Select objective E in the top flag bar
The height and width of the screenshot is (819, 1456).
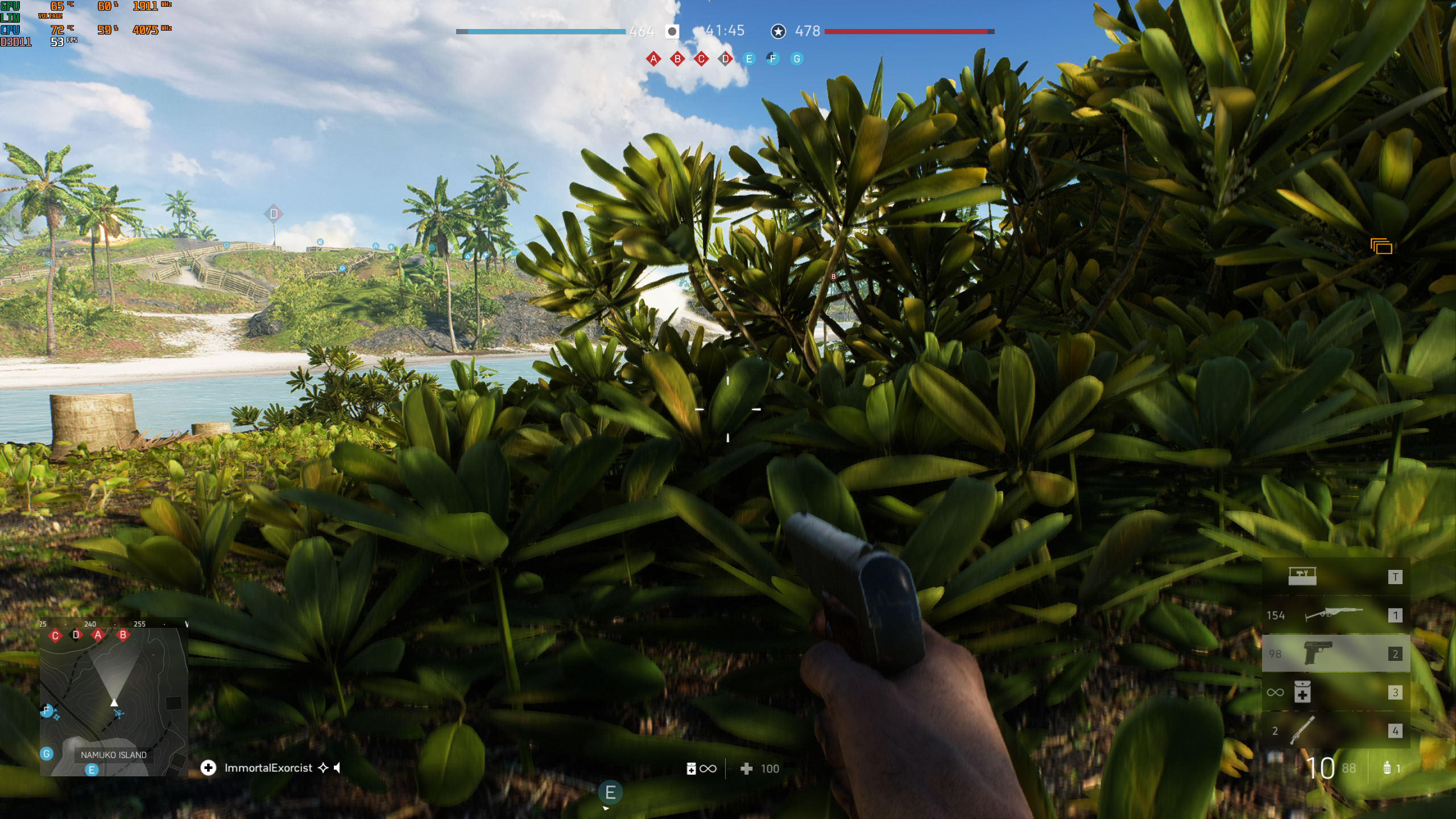click(749, 59)
